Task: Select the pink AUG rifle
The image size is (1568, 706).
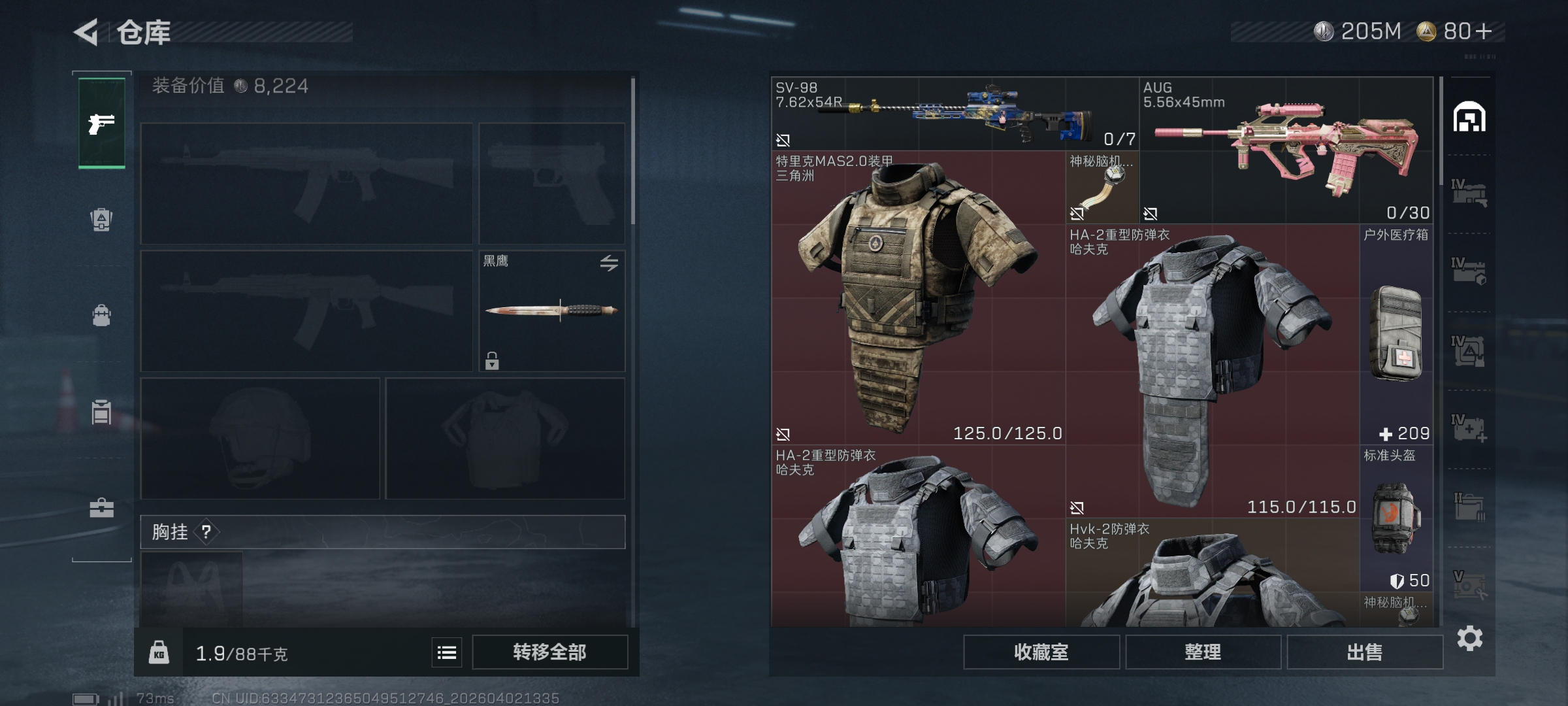Action: click(x=1286, y=150)
